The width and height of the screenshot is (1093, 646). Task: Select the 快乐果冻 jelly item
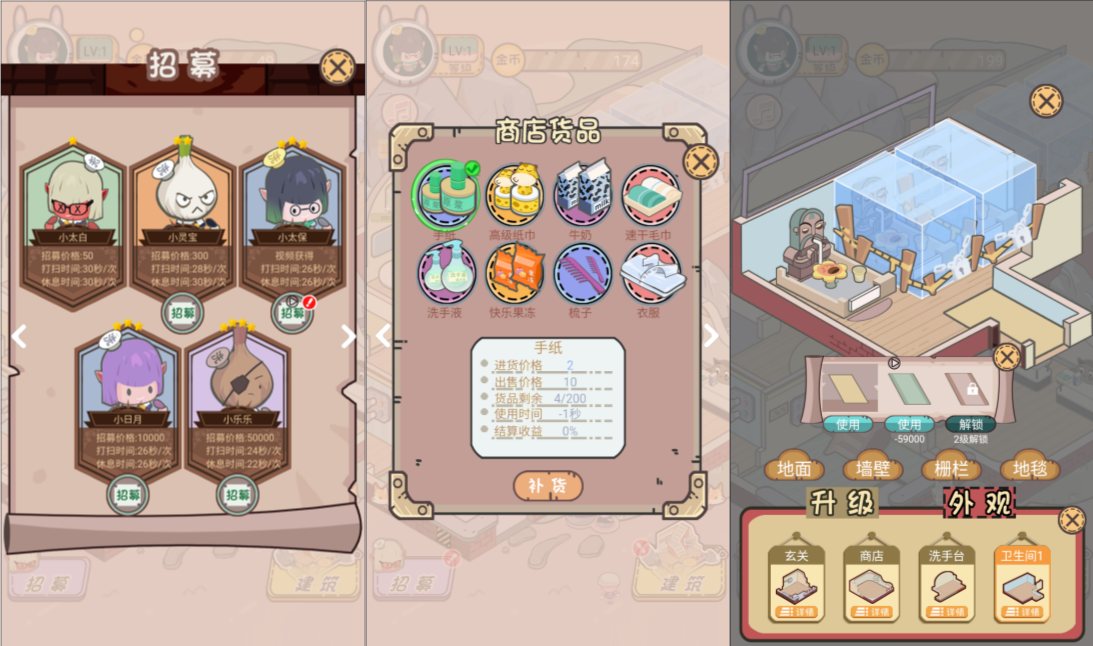click(x=516, y=274)
